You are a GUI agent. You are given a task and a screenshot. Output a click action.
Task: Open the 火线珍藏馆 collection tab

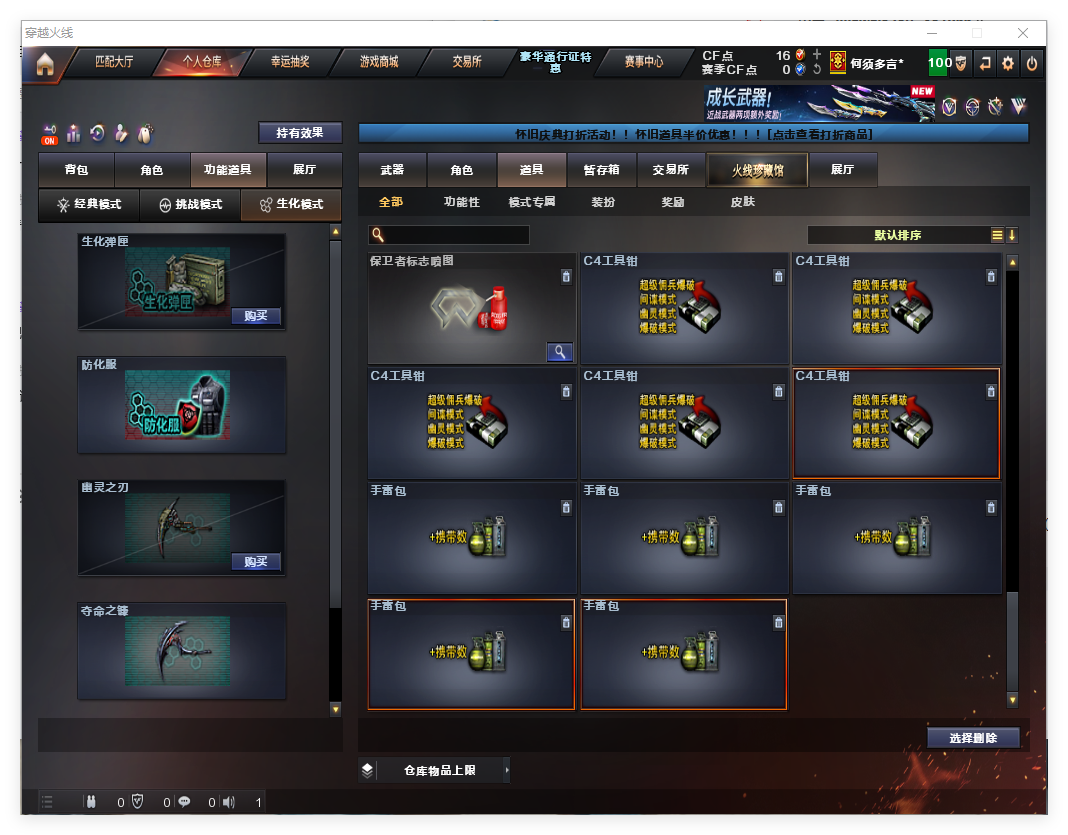pyautogui.click(x=757, y=170)
